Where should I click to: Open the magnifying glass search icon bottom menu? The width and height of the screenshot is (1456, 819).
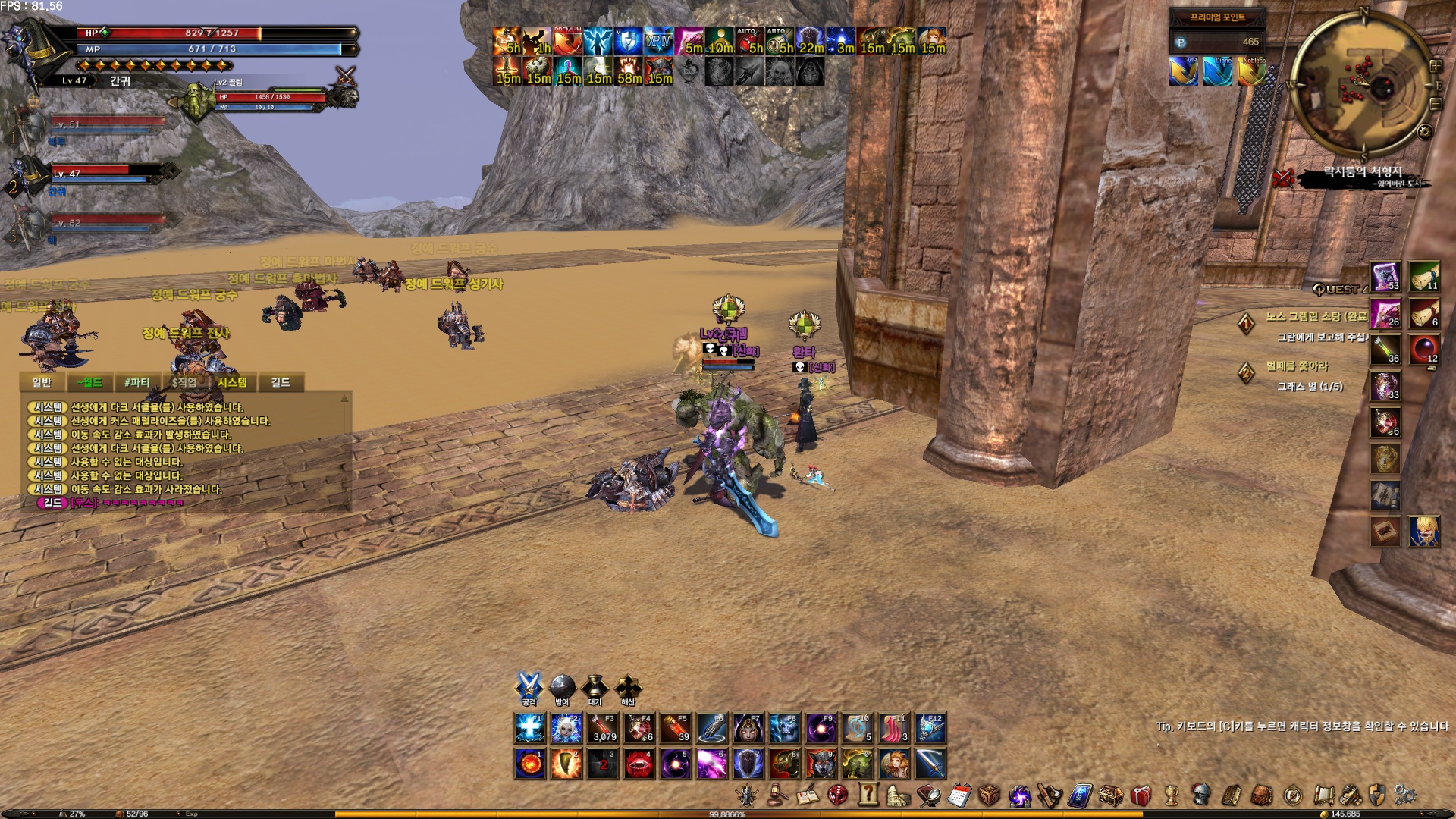[x=930, y=796]
